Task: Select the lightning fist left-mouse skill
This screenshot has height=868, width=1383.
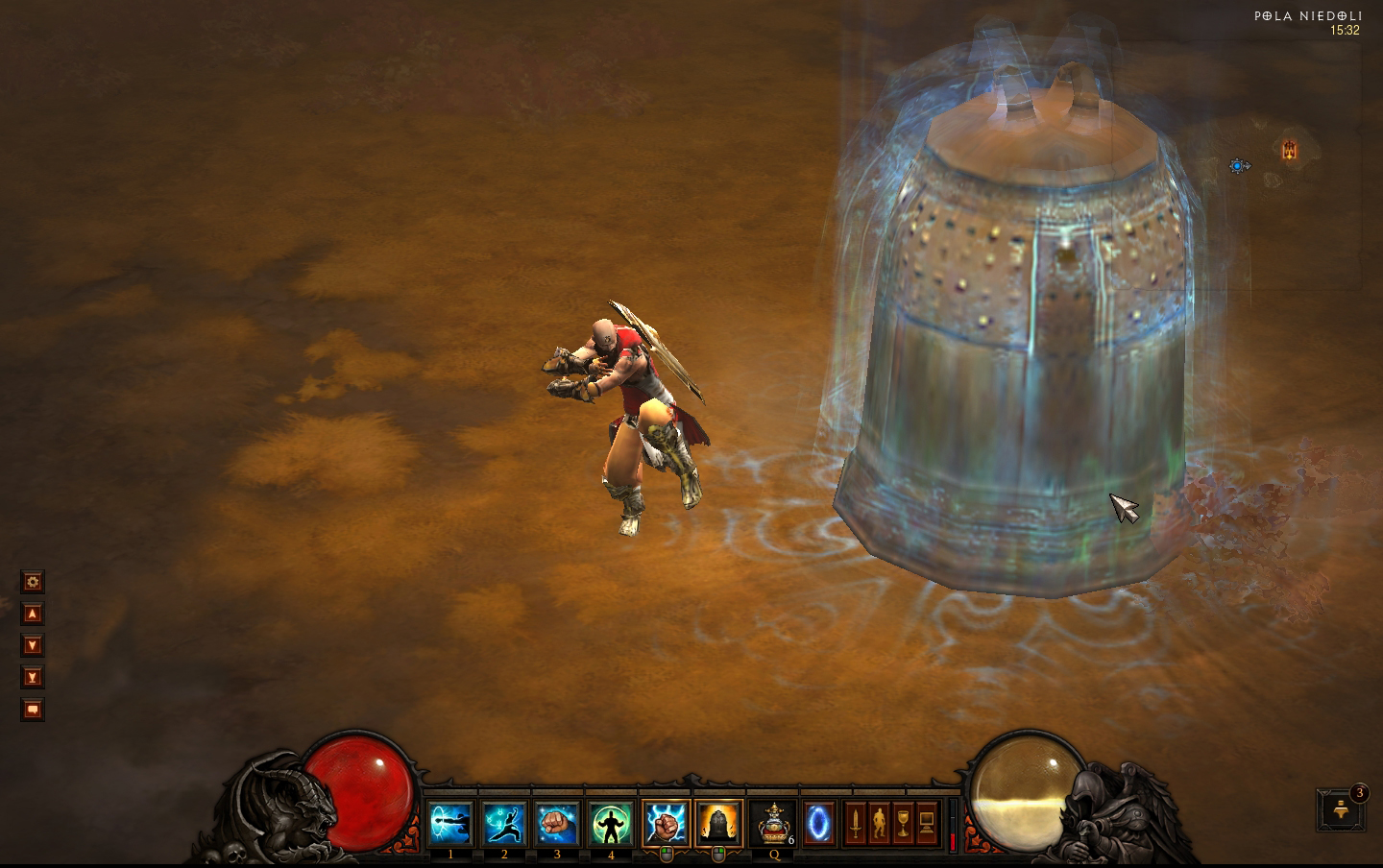Action: pyautogui.click(x=666, y=824)
